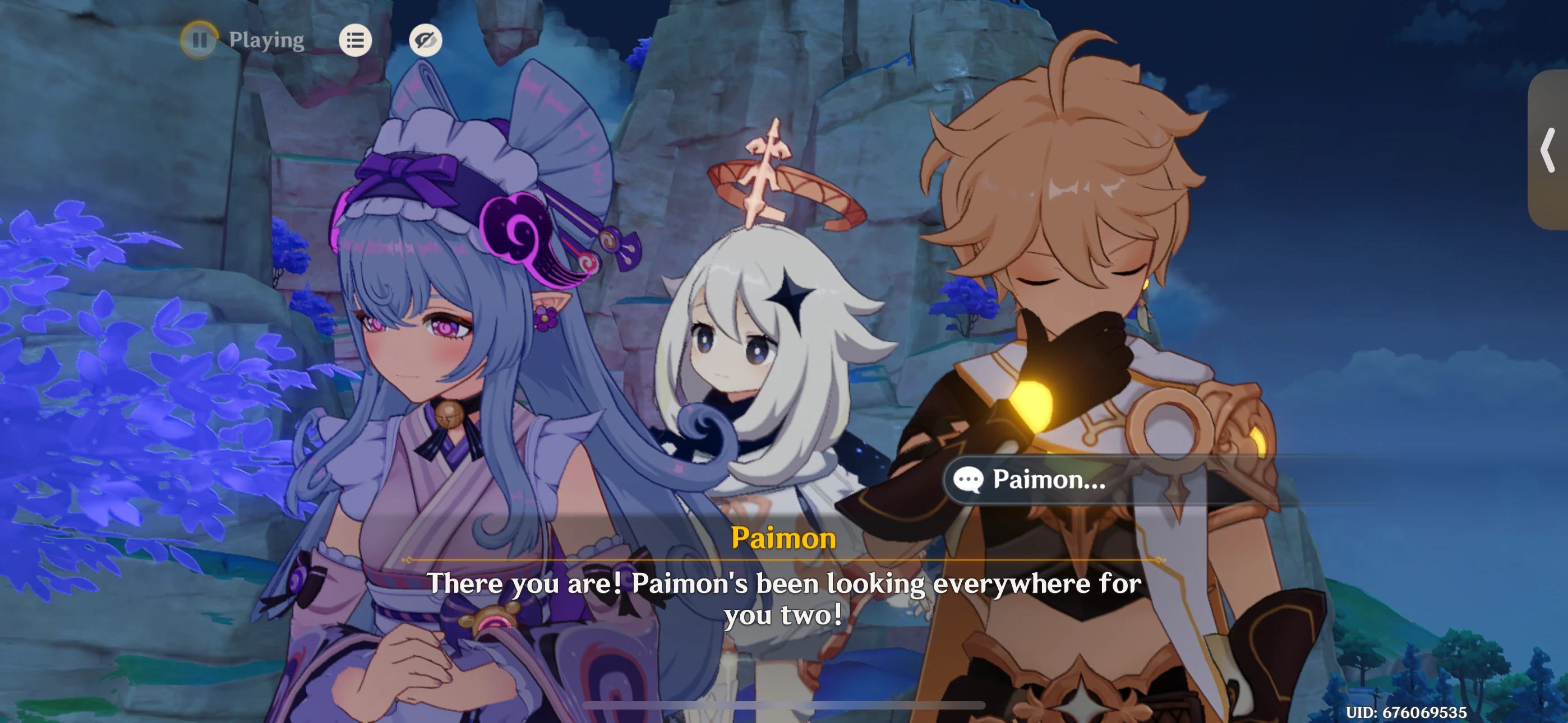This screenshot has width=1568, height=723.
Task: Switch off cutscene auto-advance mode
Action: coord(200,40)
